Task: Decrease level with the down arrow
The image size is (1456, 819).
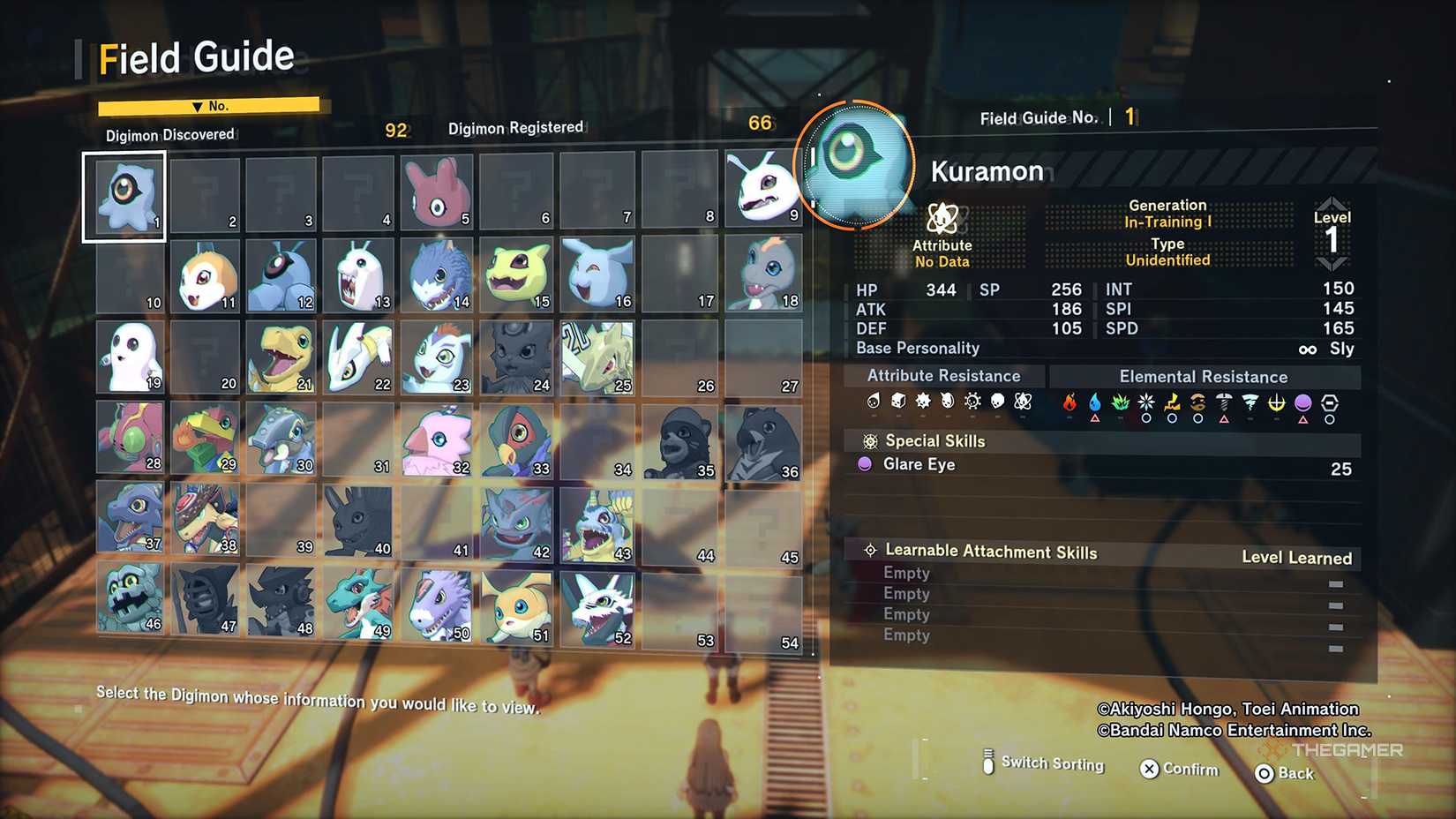Action: coord(1331,263)
